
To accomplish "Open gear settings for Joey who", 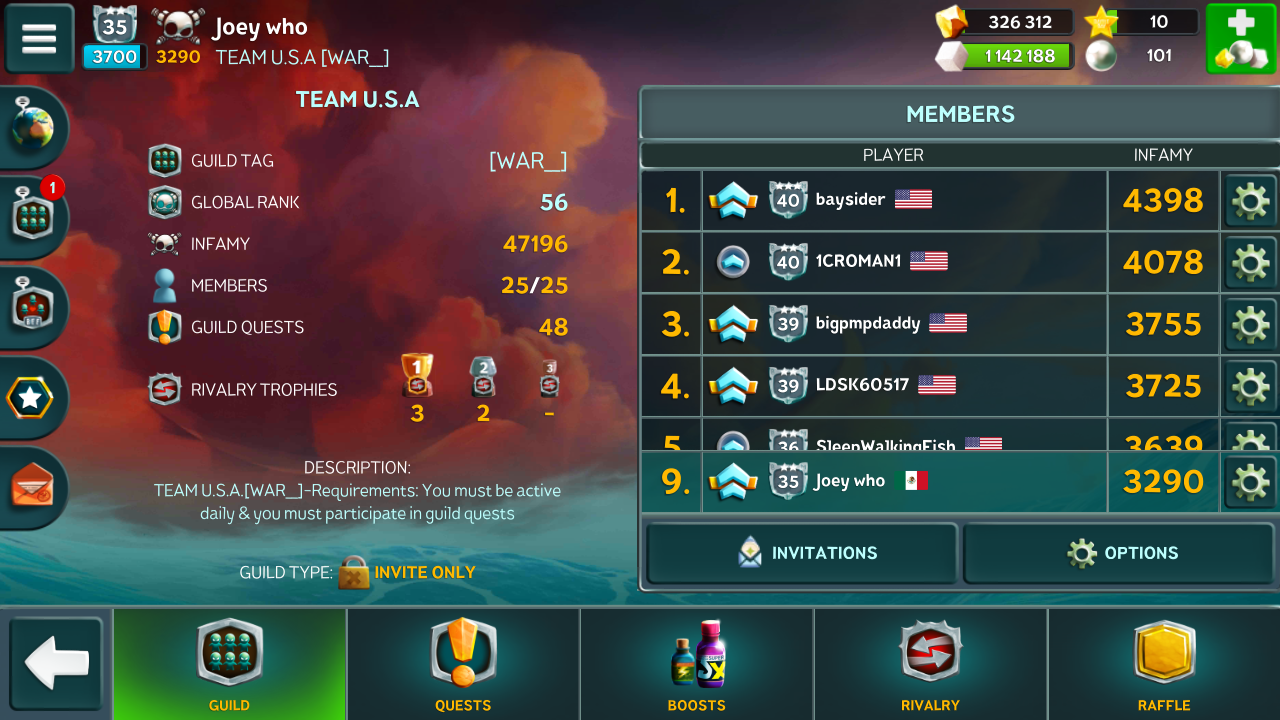I will (x=1250, y=482).
